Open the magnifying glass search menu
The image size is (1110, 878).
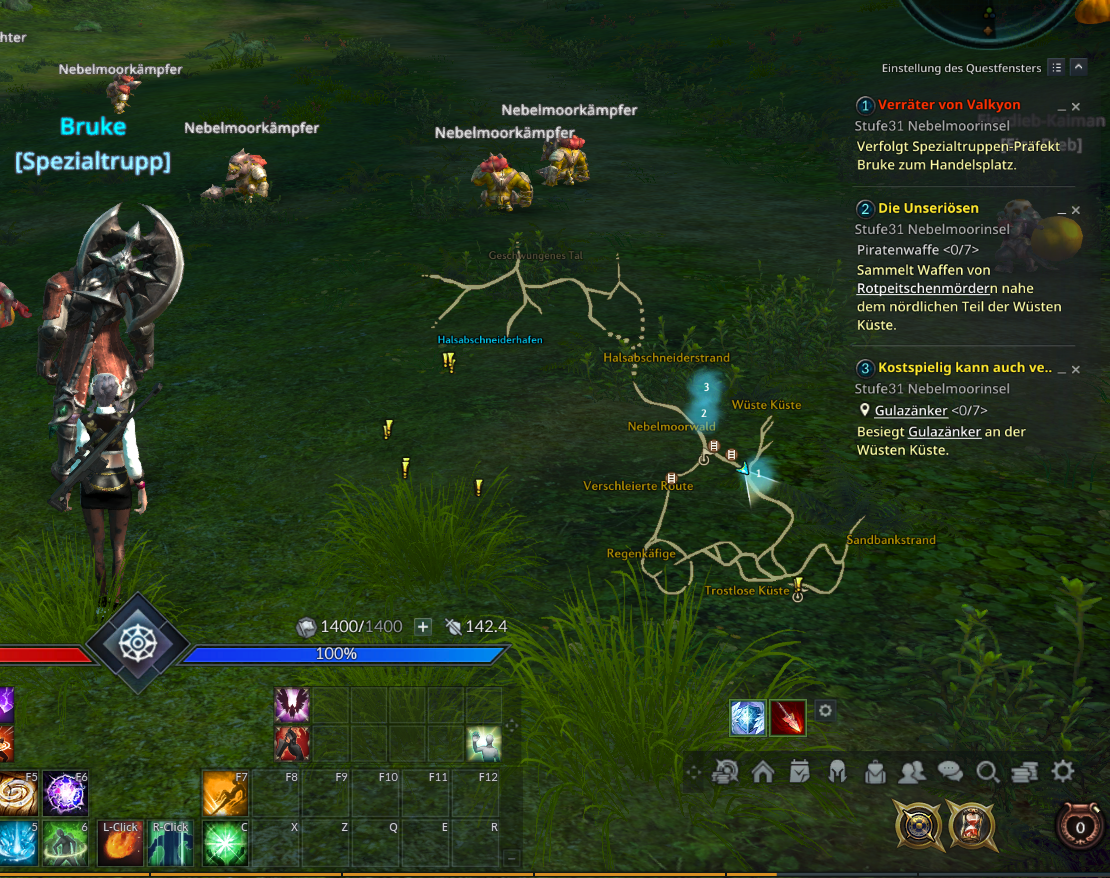click(x=987, y=771)
